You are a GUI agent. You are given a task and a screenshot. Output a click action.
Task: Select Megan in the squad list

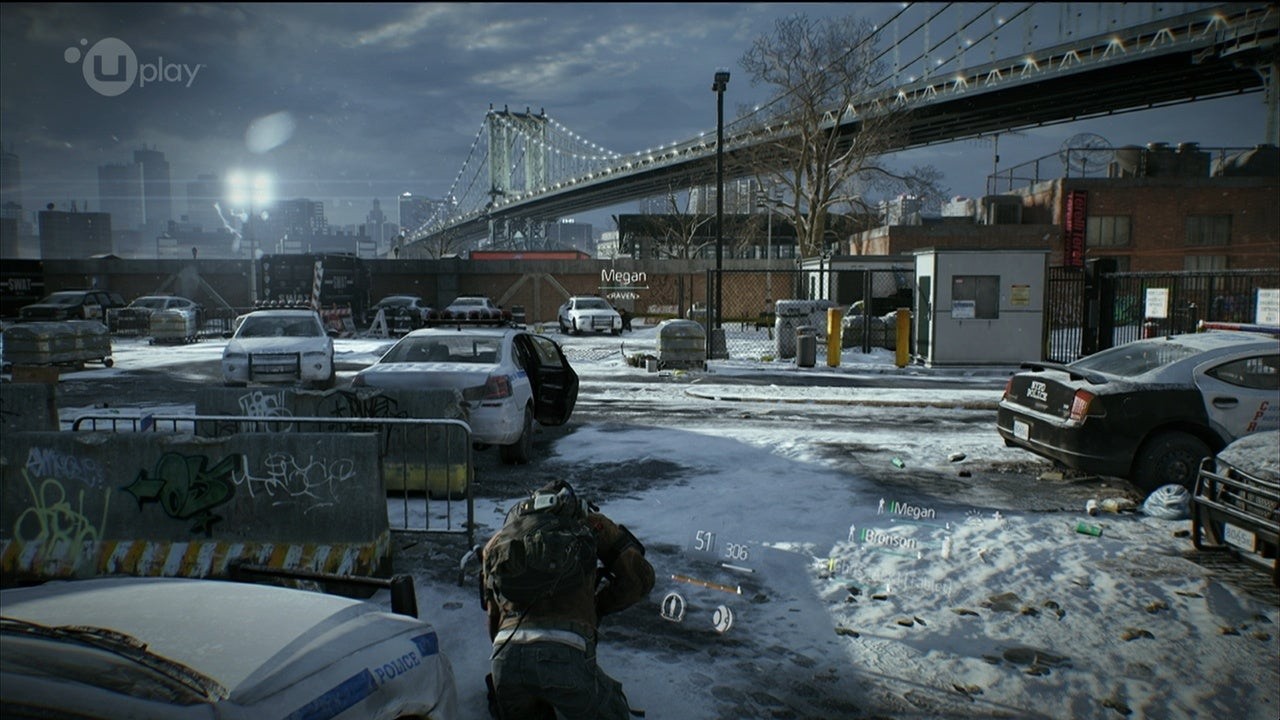tap(910, 510)
